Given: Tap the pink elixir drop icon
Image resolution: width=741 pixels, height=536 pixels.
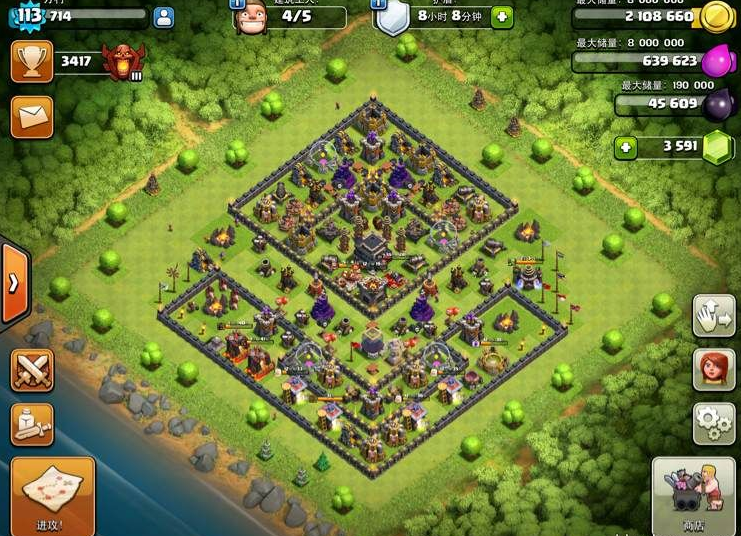Looking at the screenshot, I should point(716,62).
